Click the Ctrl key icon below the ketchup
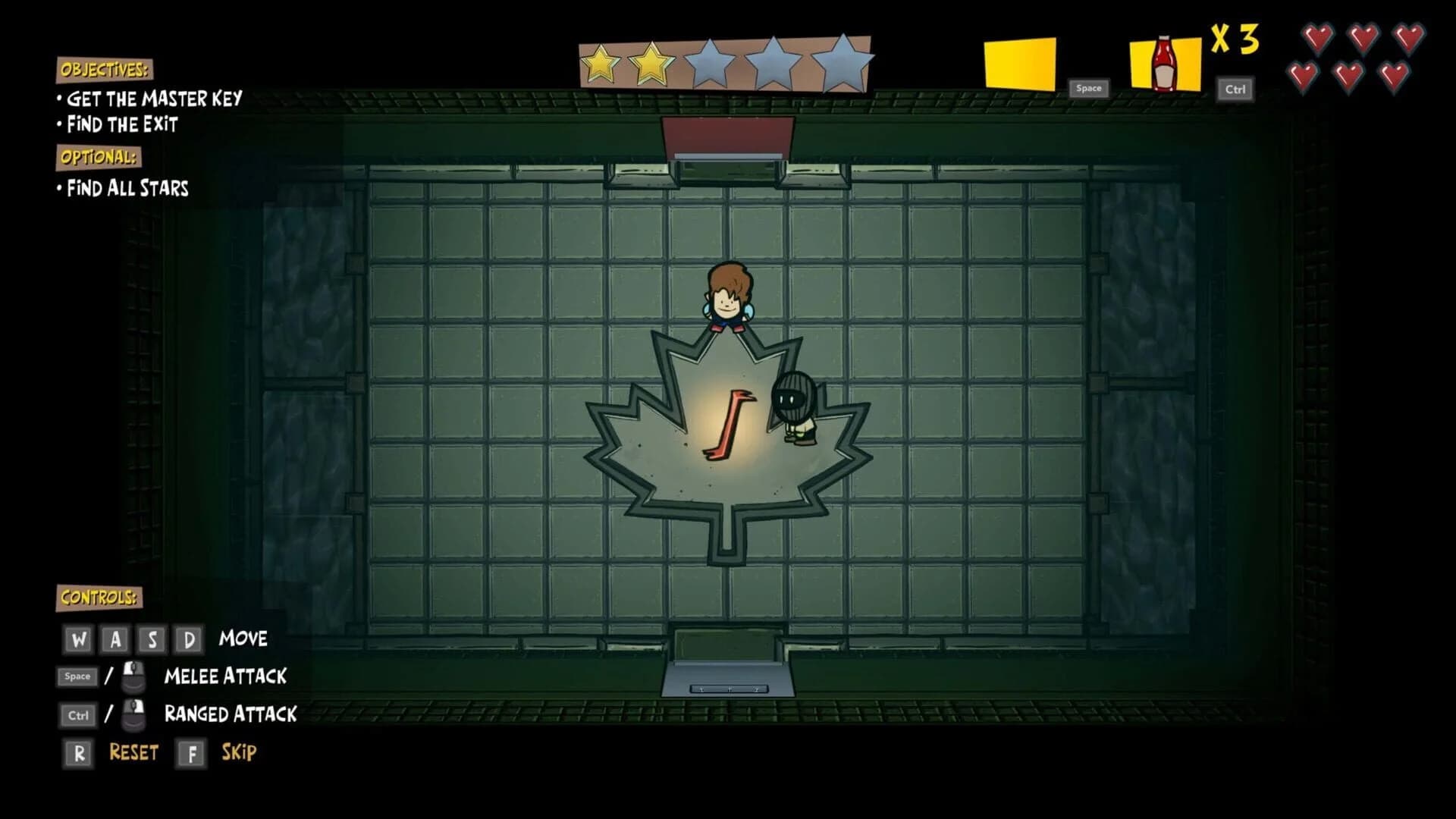Viewport: 1456px width, 819px height. (x=1234, y=89)
